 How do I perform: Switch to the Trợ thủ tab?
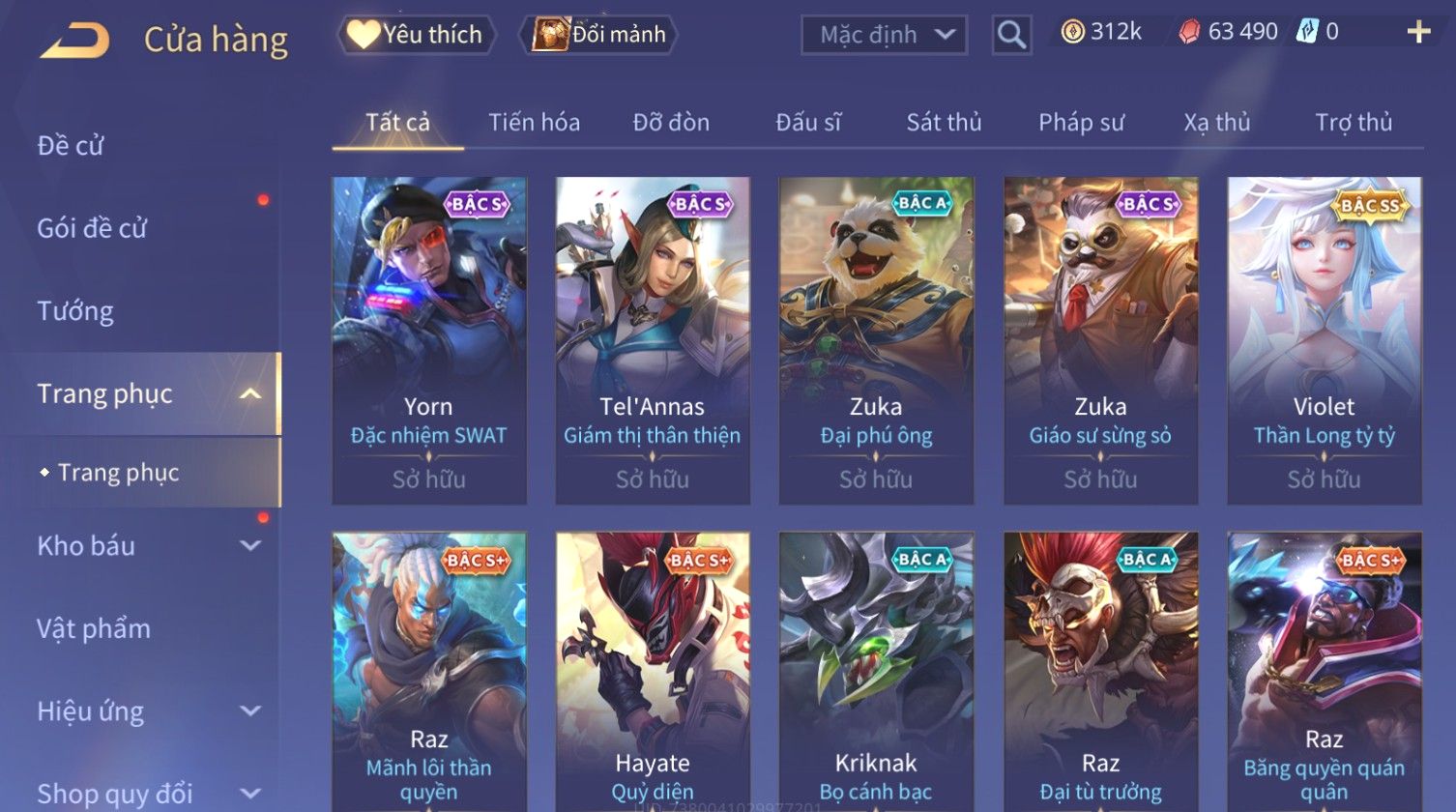point(1353,123)
